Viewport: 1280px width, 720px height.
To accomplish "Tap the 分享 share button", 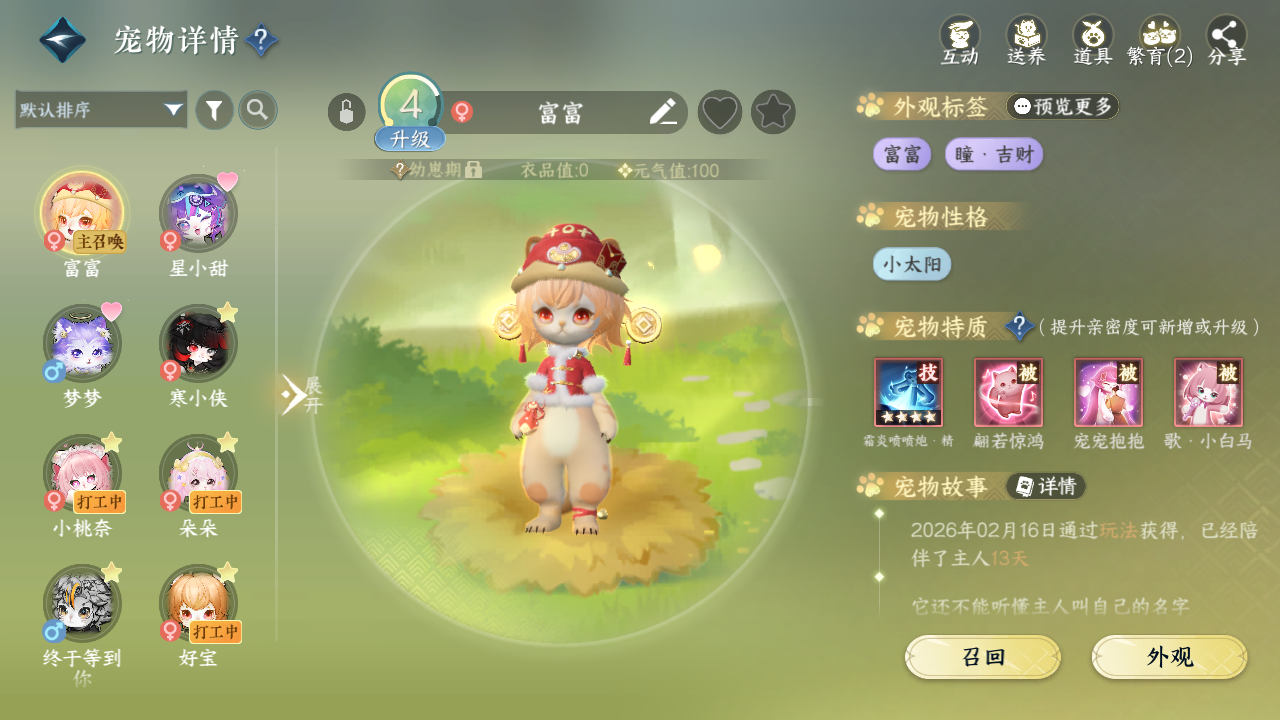I will point(1227,40).
